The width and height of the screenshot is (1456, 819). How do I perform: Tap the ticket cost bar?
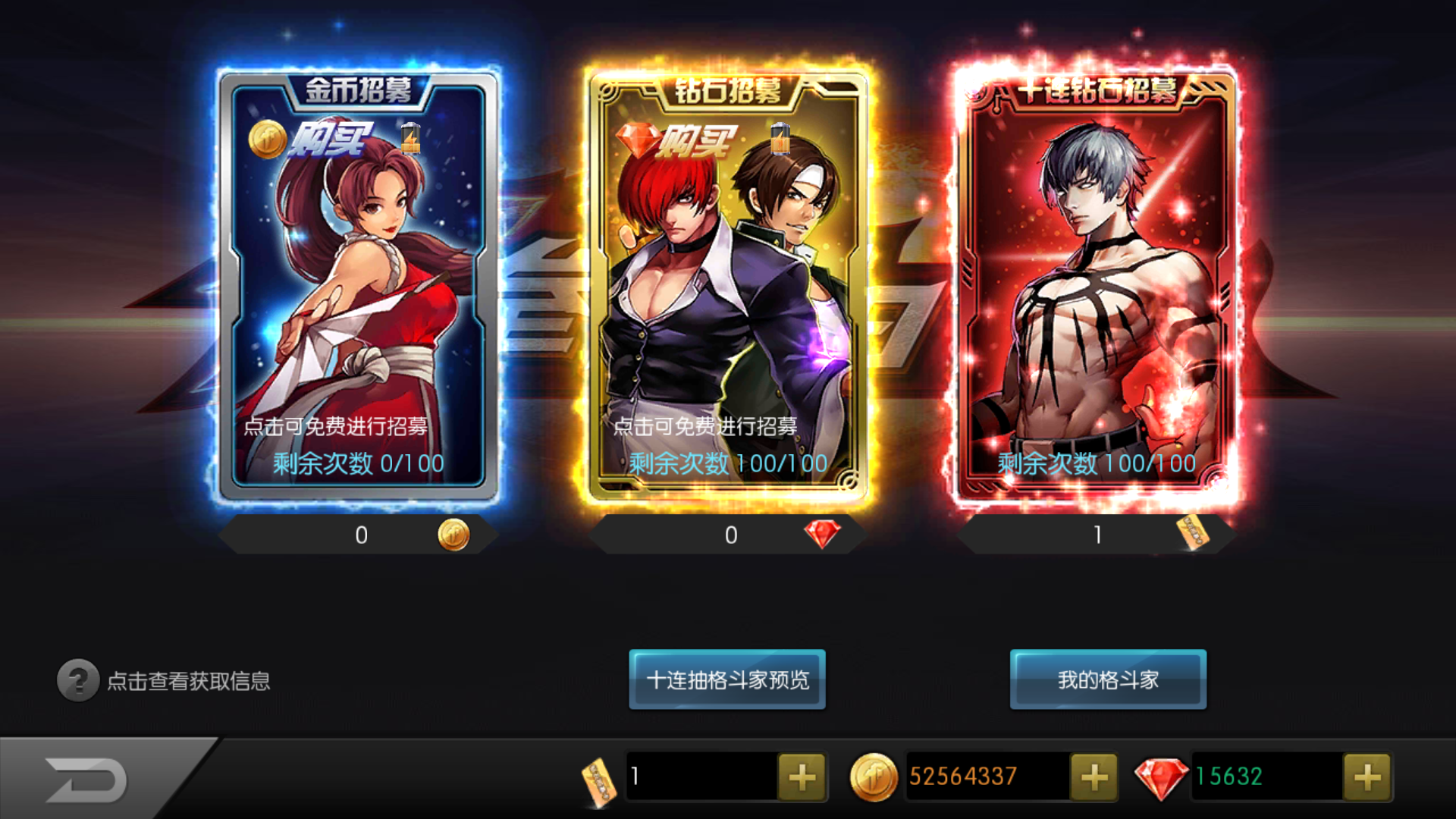[1096, 535]
